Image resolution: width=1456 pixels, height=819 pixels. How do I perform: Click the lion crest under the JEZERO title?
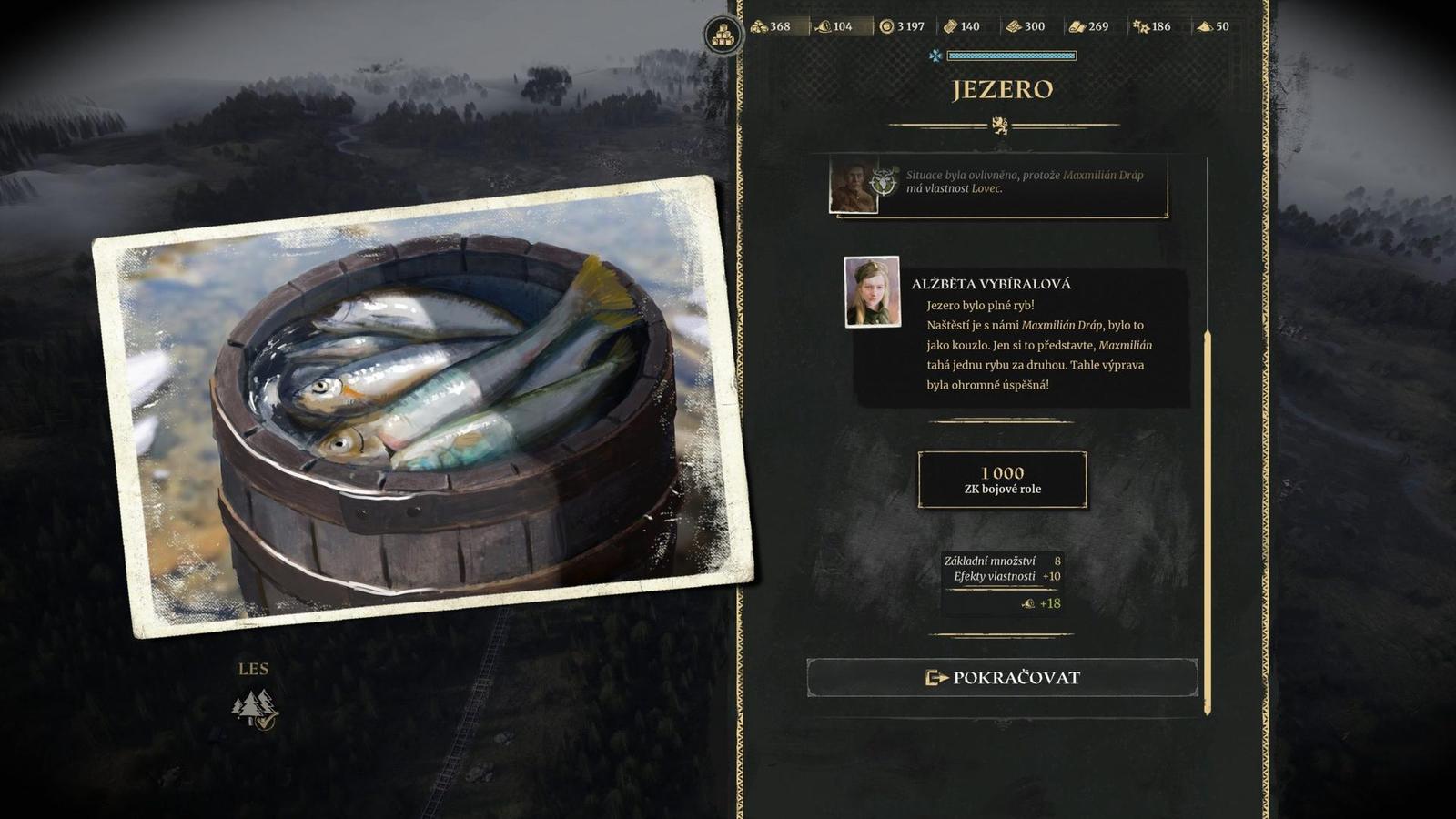point(1002,125)
